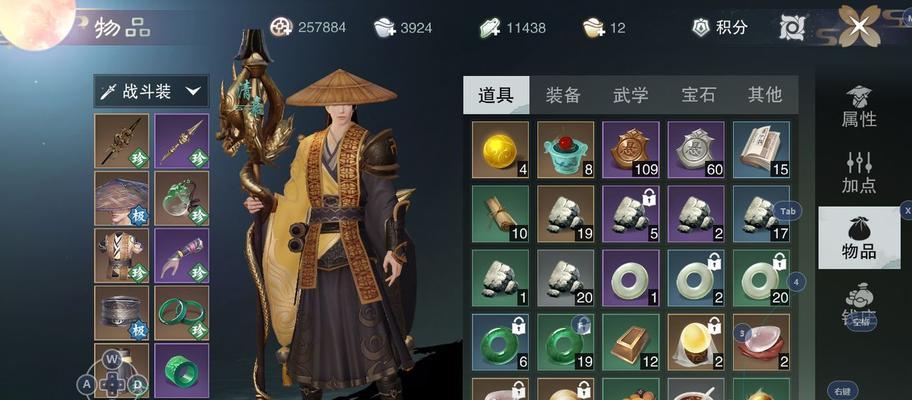Open the 战斗装 outfit dropdown
The width and height of the screenshot is (912, 400).
(151, 92)
